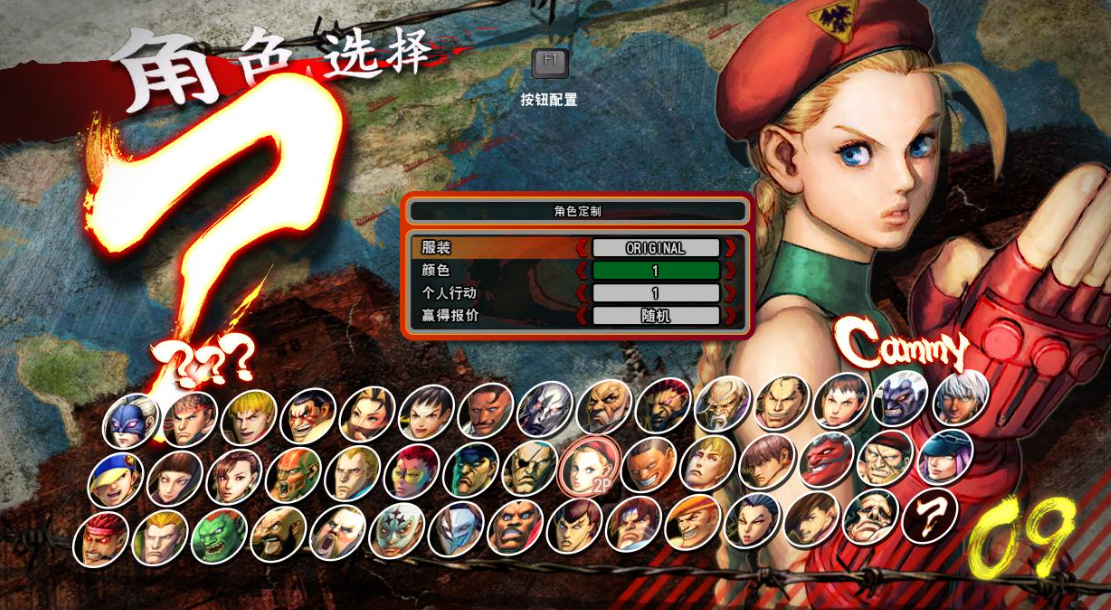Choose Ken from the roster
The image size is (1111, 610).
pyautogui.click(x=249, y=417)
